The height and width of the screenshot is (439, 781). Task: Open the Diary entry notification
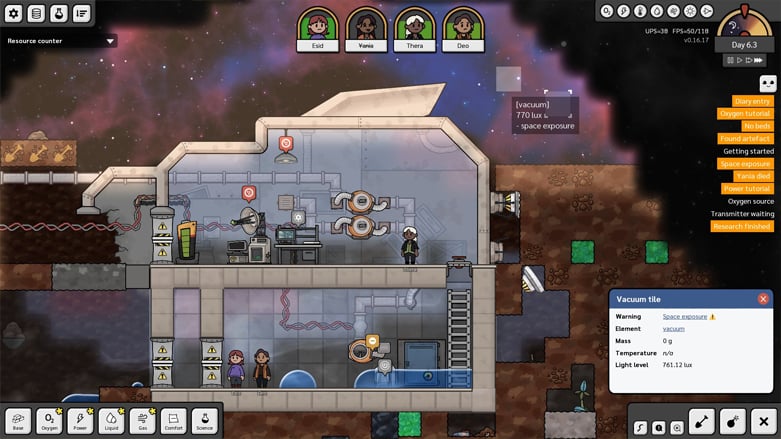point(752,101)
